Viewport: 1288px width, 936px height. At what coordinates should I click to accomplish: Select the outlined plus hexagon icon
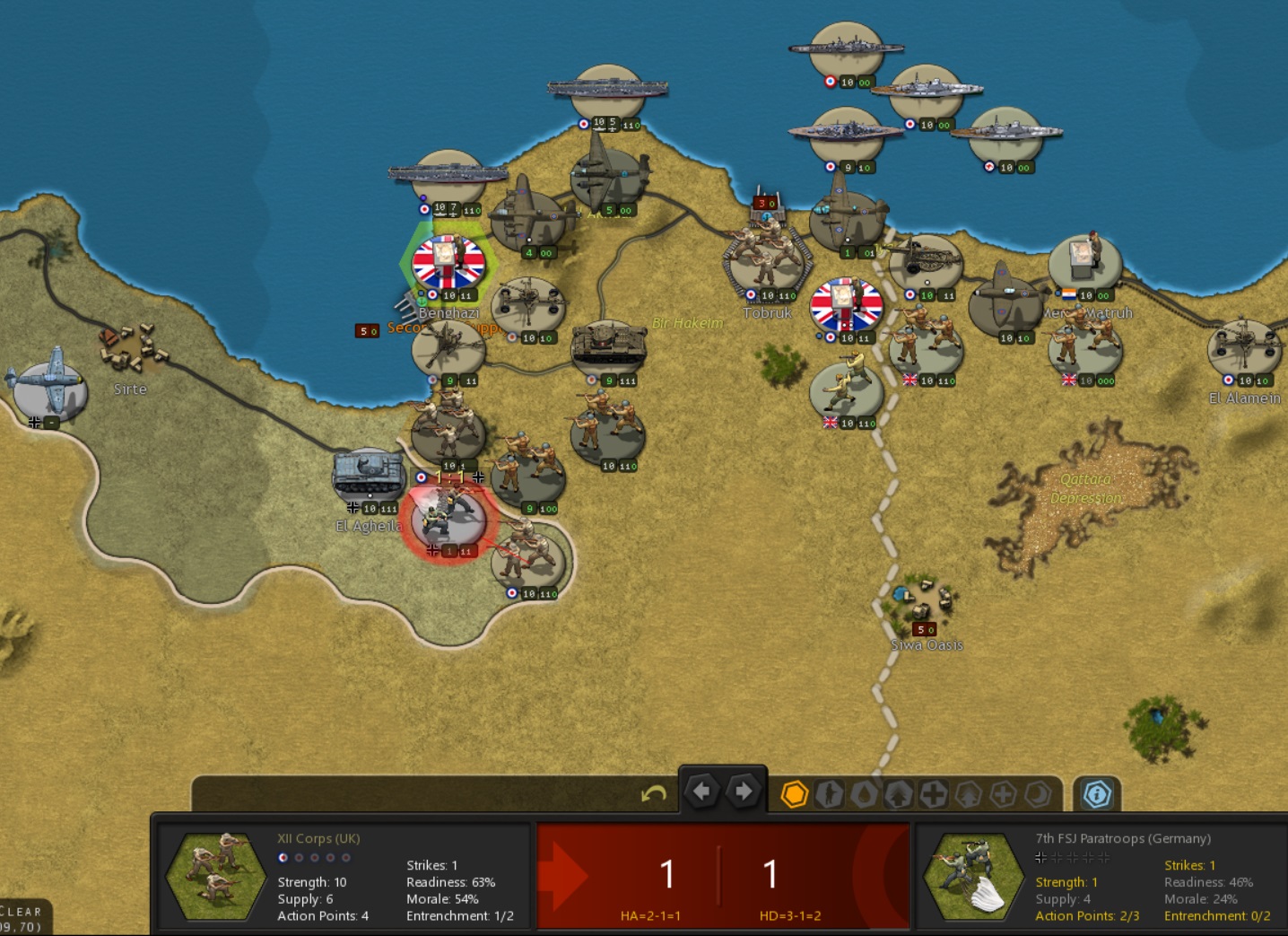1004,794
